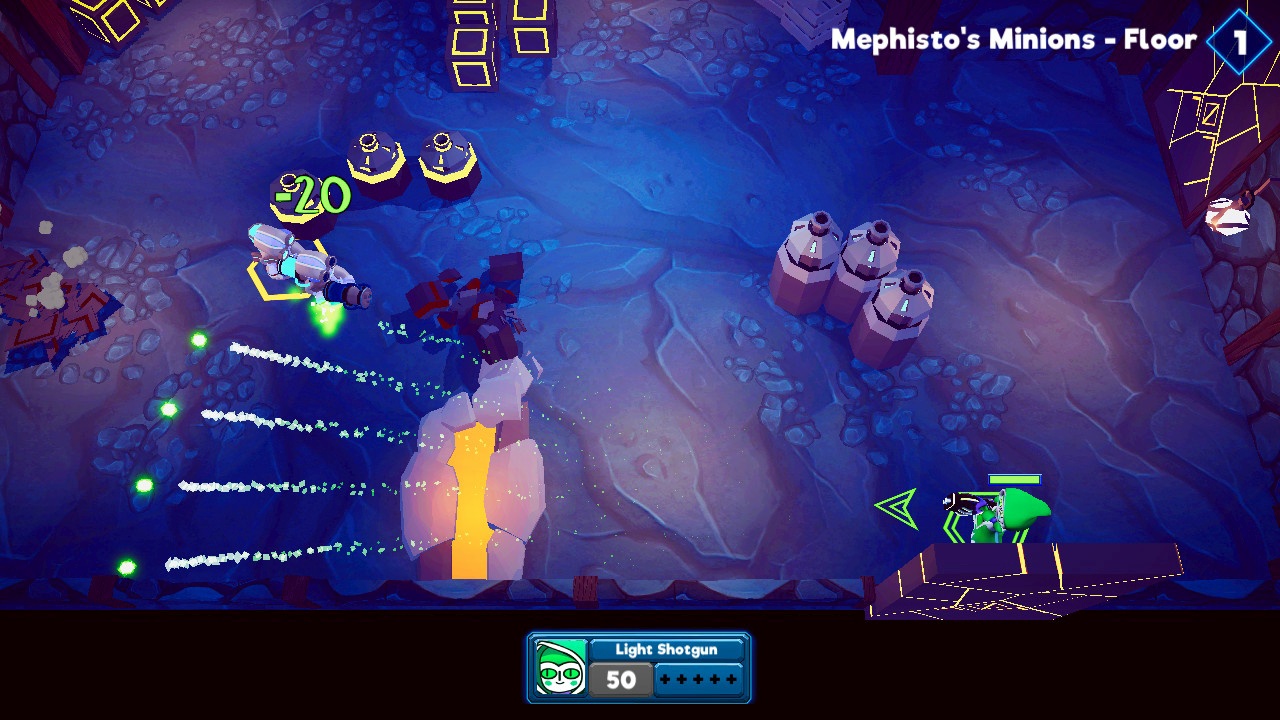The height and width of the screenshot is (720, 1280).
Task: Click the ammo counter showing 50
Action: pos(622,680)
